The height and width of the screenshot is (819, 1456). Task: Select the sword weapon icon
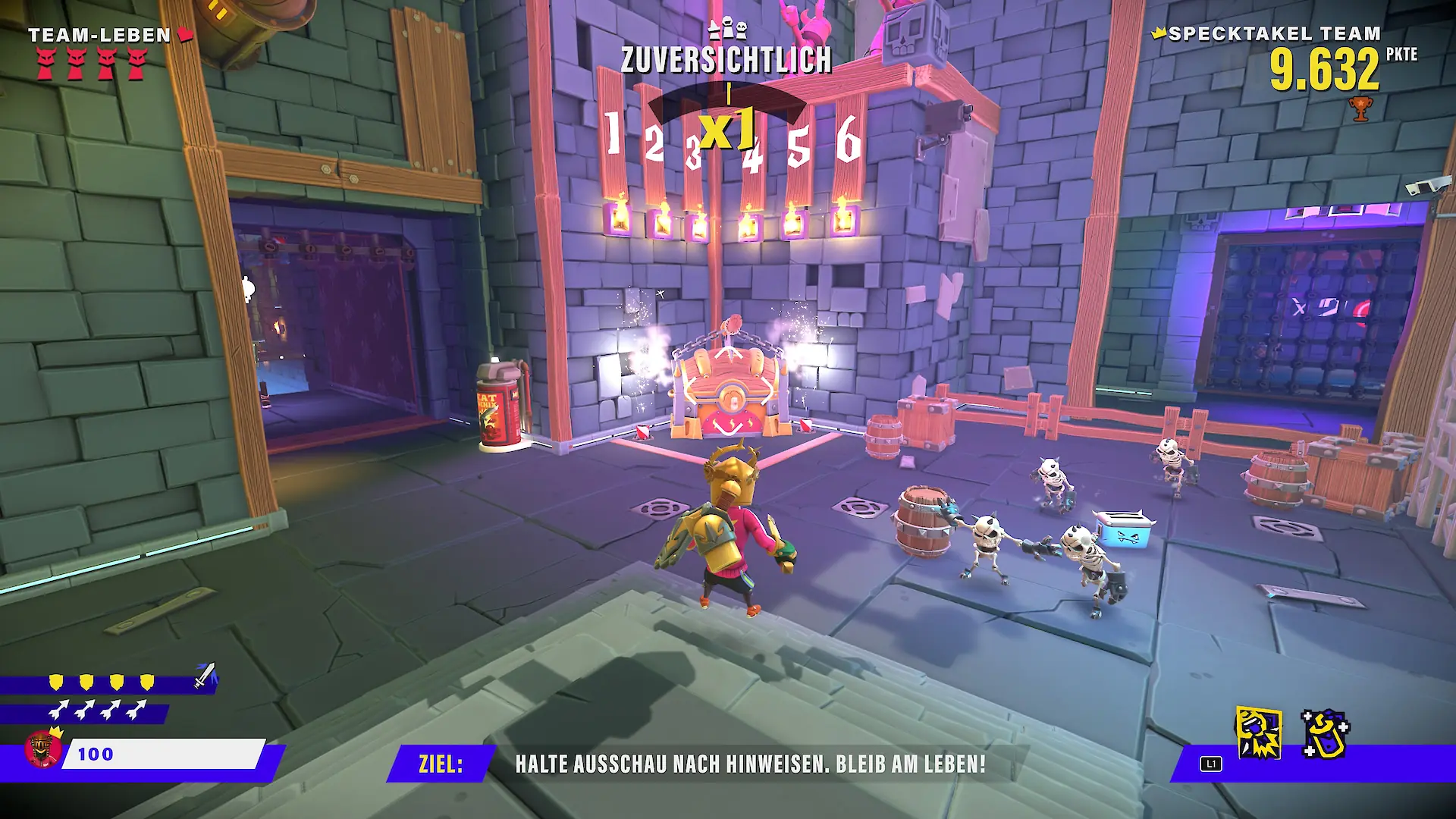pos(205,675)
